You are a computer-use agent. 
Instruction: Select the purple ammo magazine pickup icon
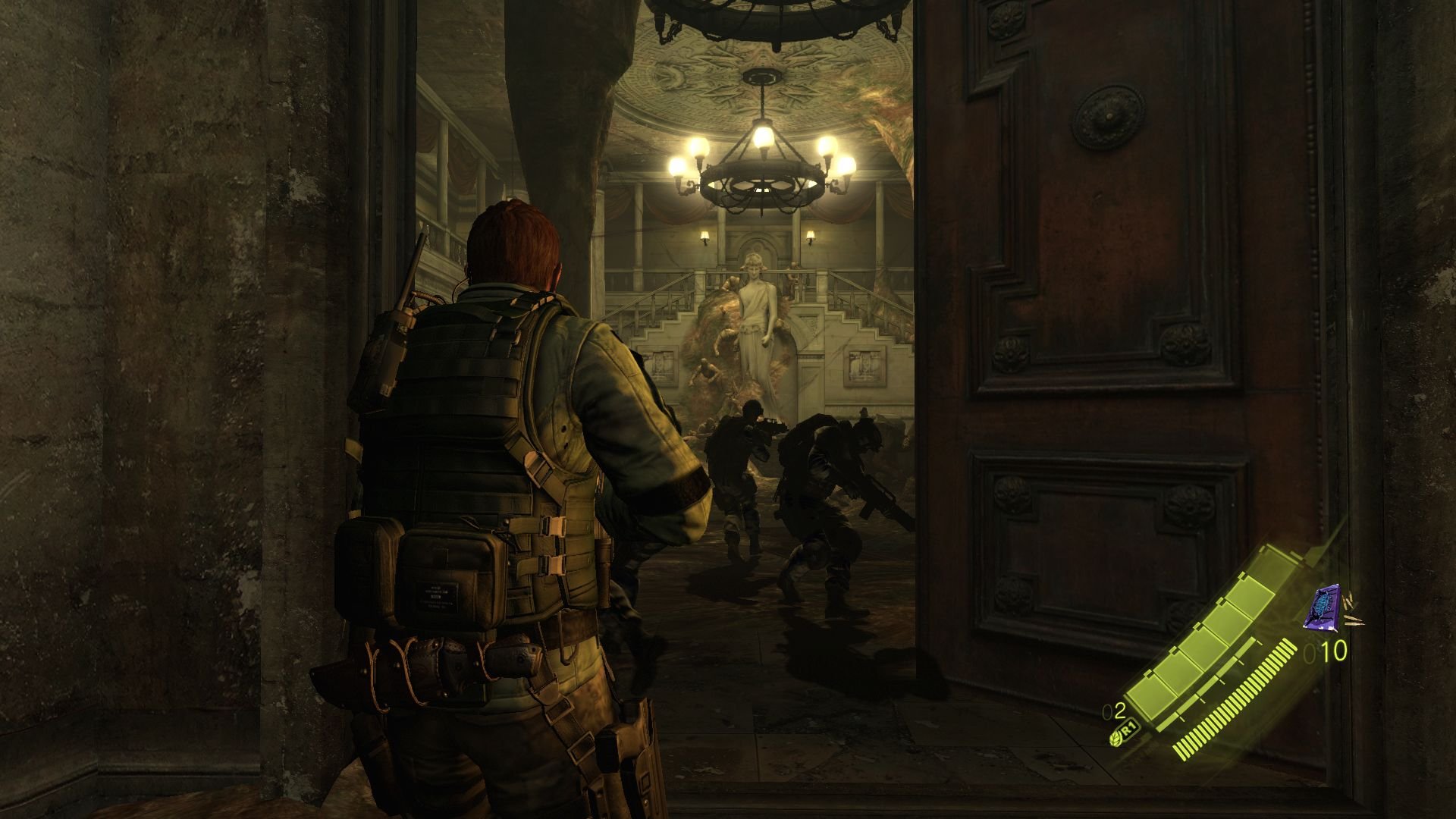point(1323,608)
